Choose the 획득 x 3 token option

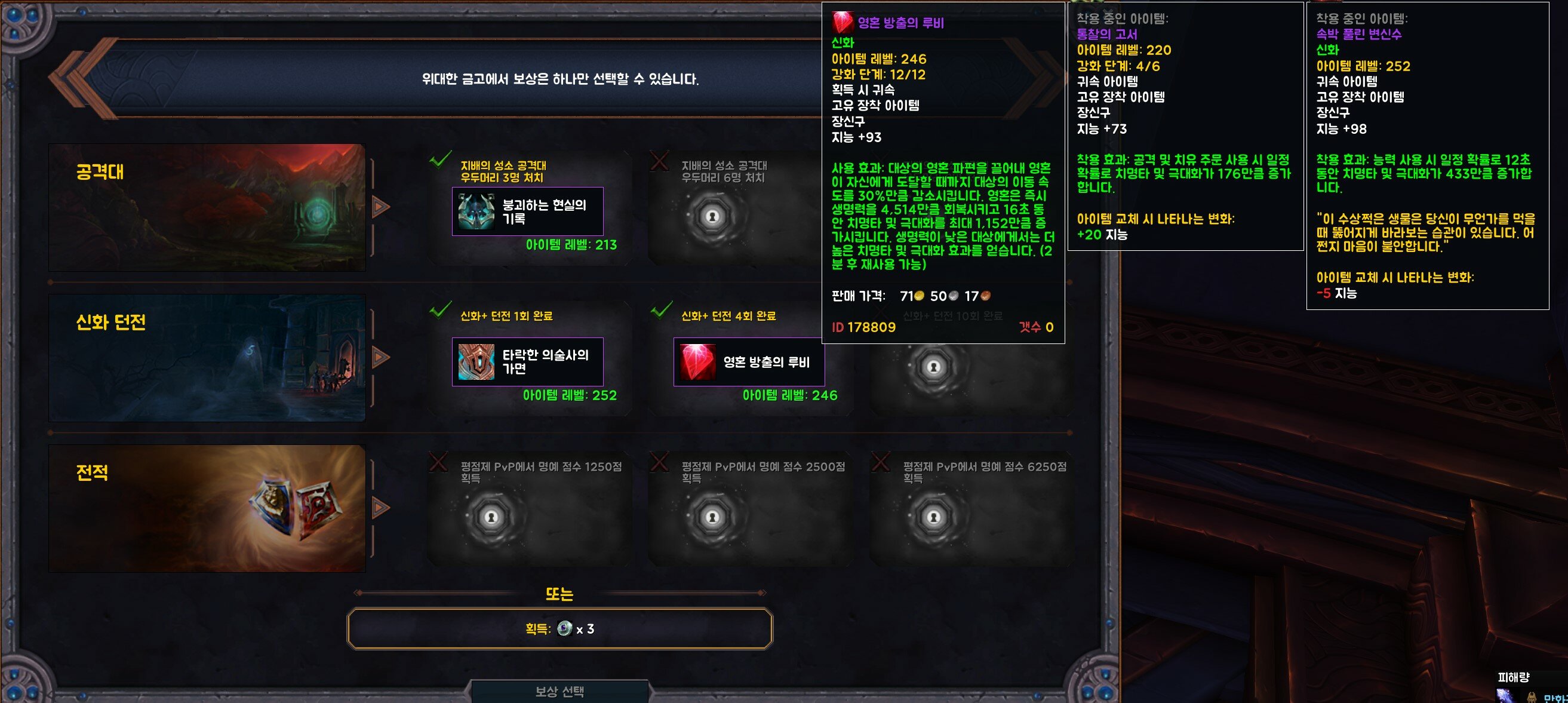(559, 628)
